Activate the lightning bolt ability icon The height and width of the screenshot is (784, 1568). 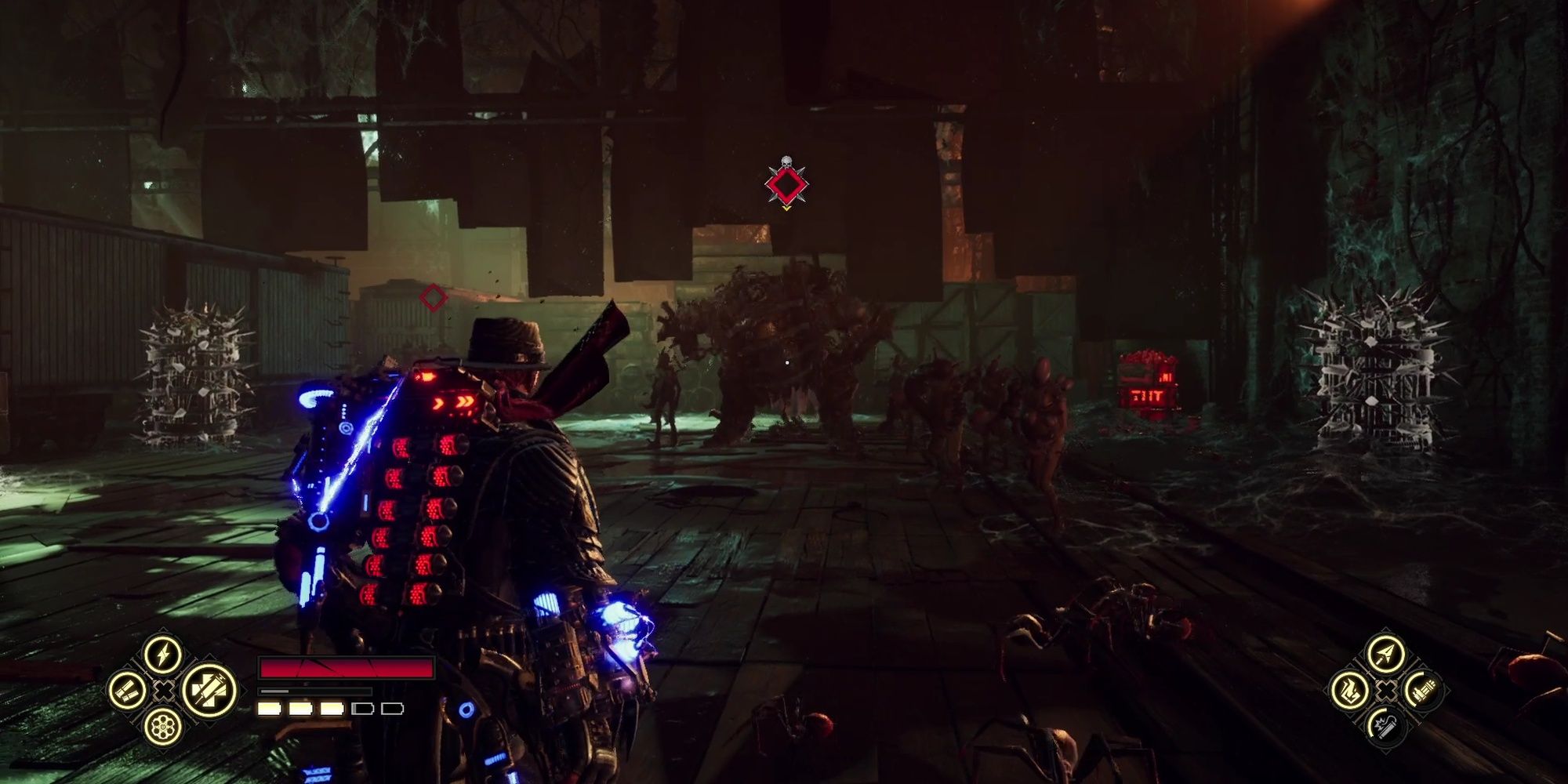point(163,654)
